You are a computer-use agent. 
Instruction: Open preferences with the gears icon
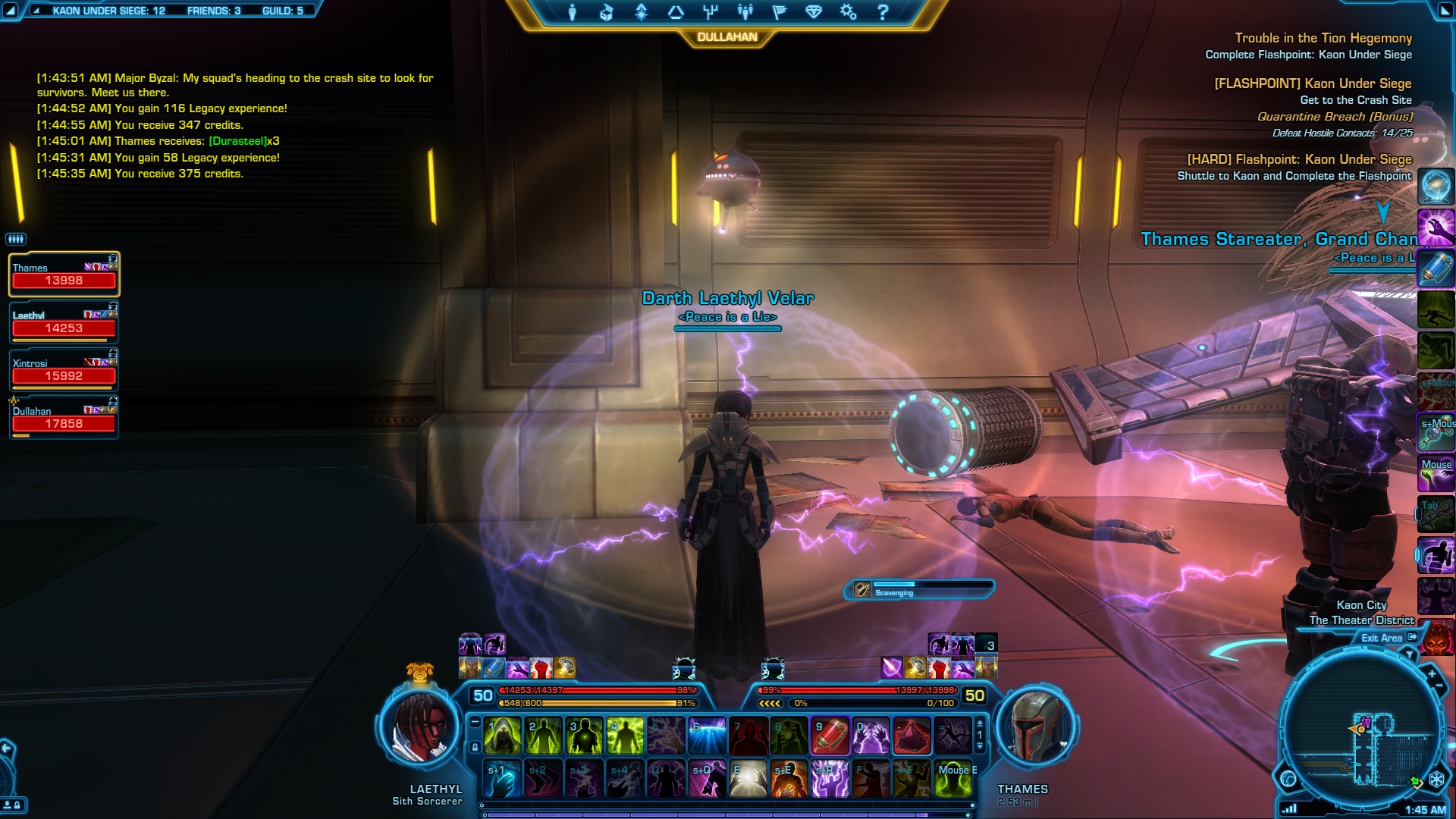click(x=848, y=12)
